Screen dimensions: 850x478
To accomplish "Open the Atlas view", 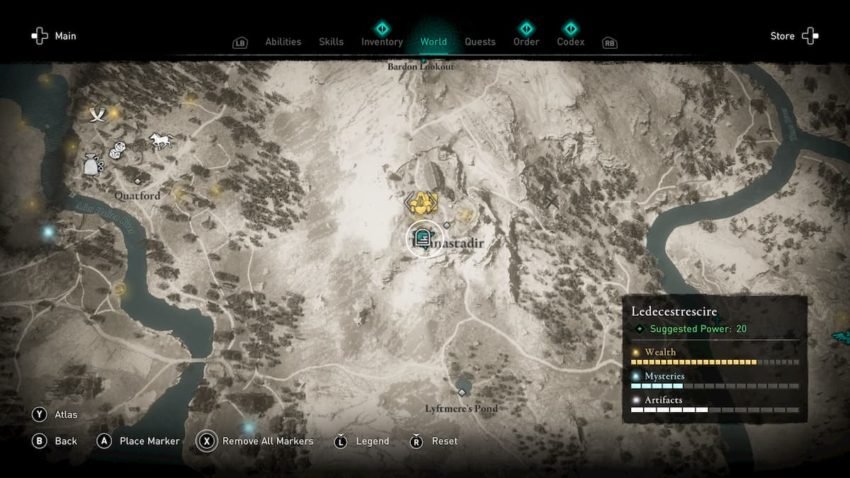I will 57,414.
